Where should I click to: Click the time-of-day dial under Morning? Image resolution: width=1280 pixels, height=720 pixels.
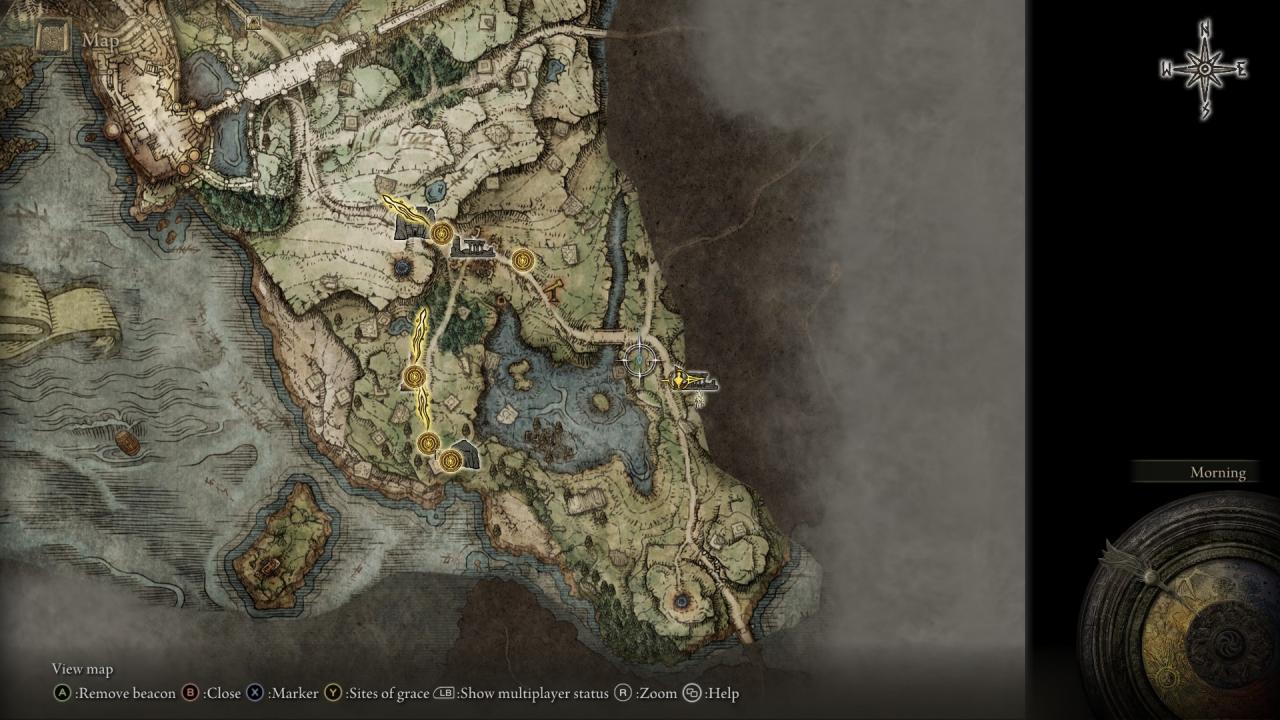point(1190,610)
